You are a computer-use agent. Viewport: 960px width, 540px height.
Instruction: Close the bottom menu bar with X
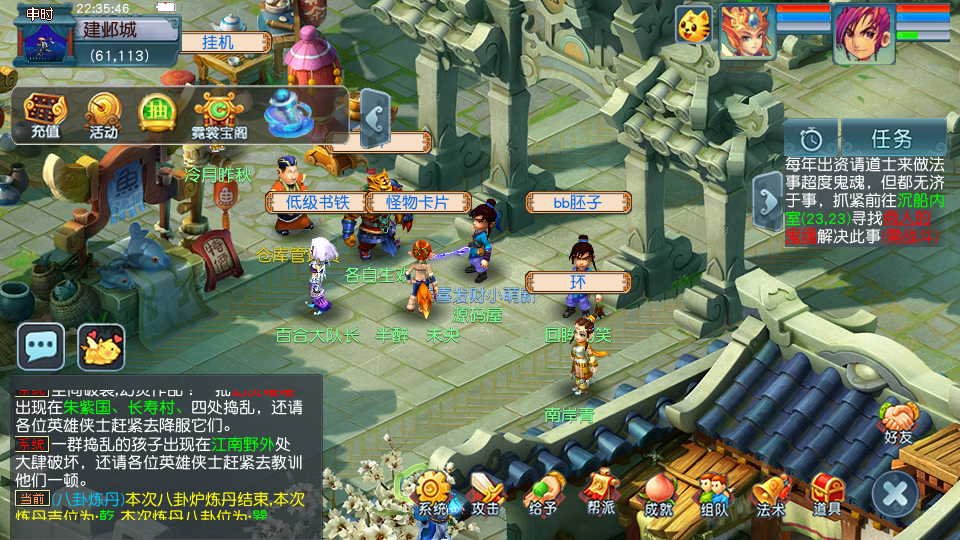point(894,494)
